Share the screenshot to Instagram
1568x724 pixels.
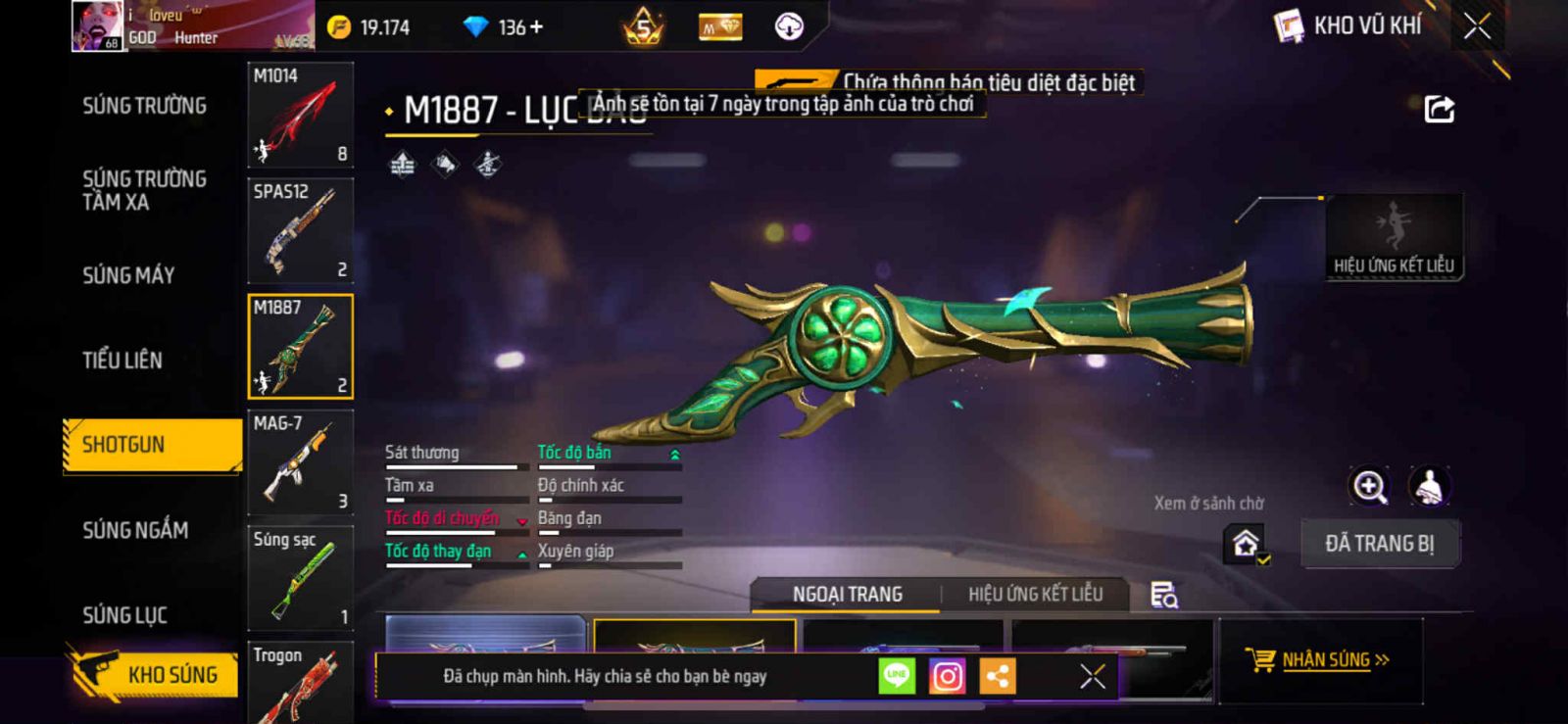[x=947, y=676]
